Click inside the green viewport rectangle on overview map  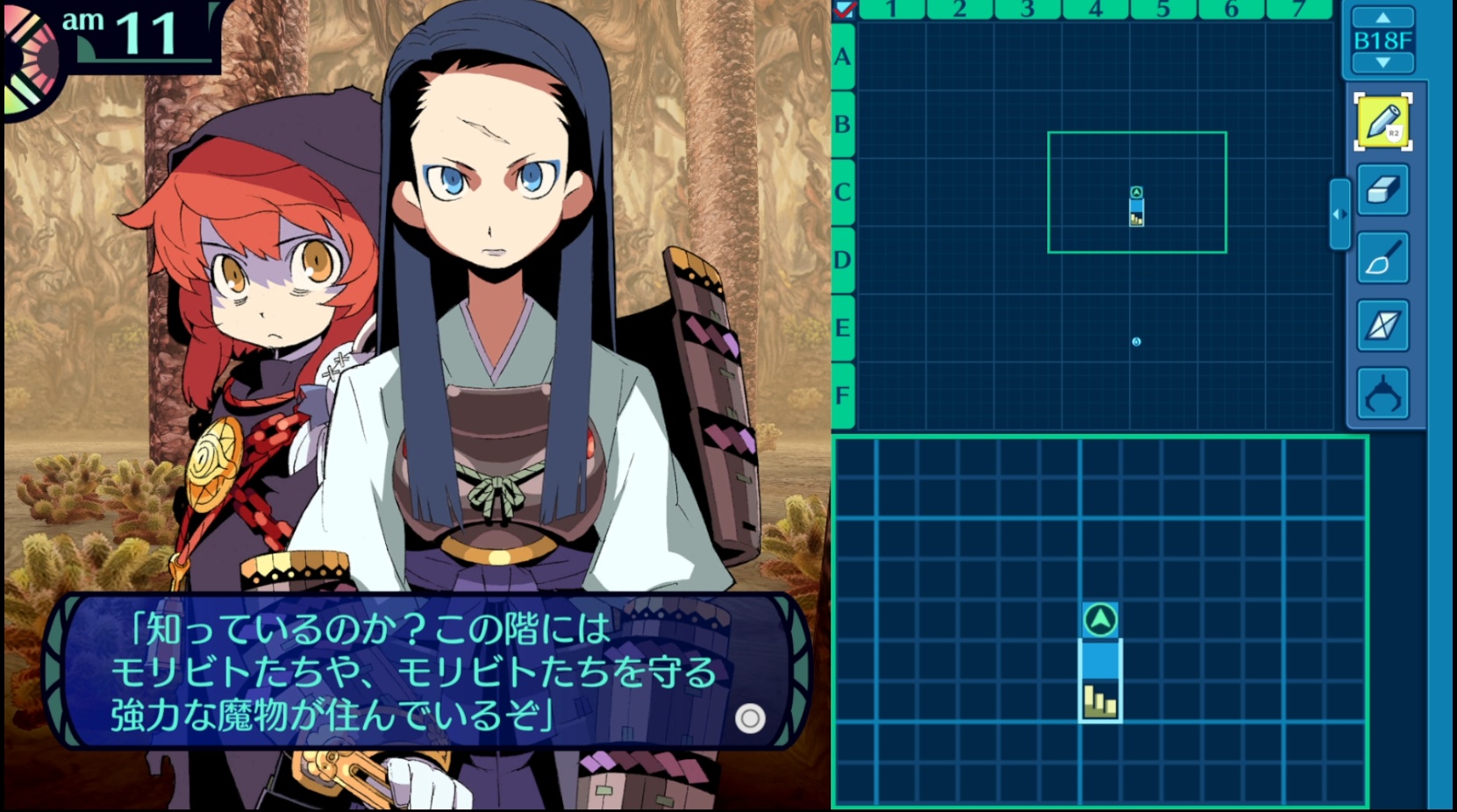coord(1088,175)
